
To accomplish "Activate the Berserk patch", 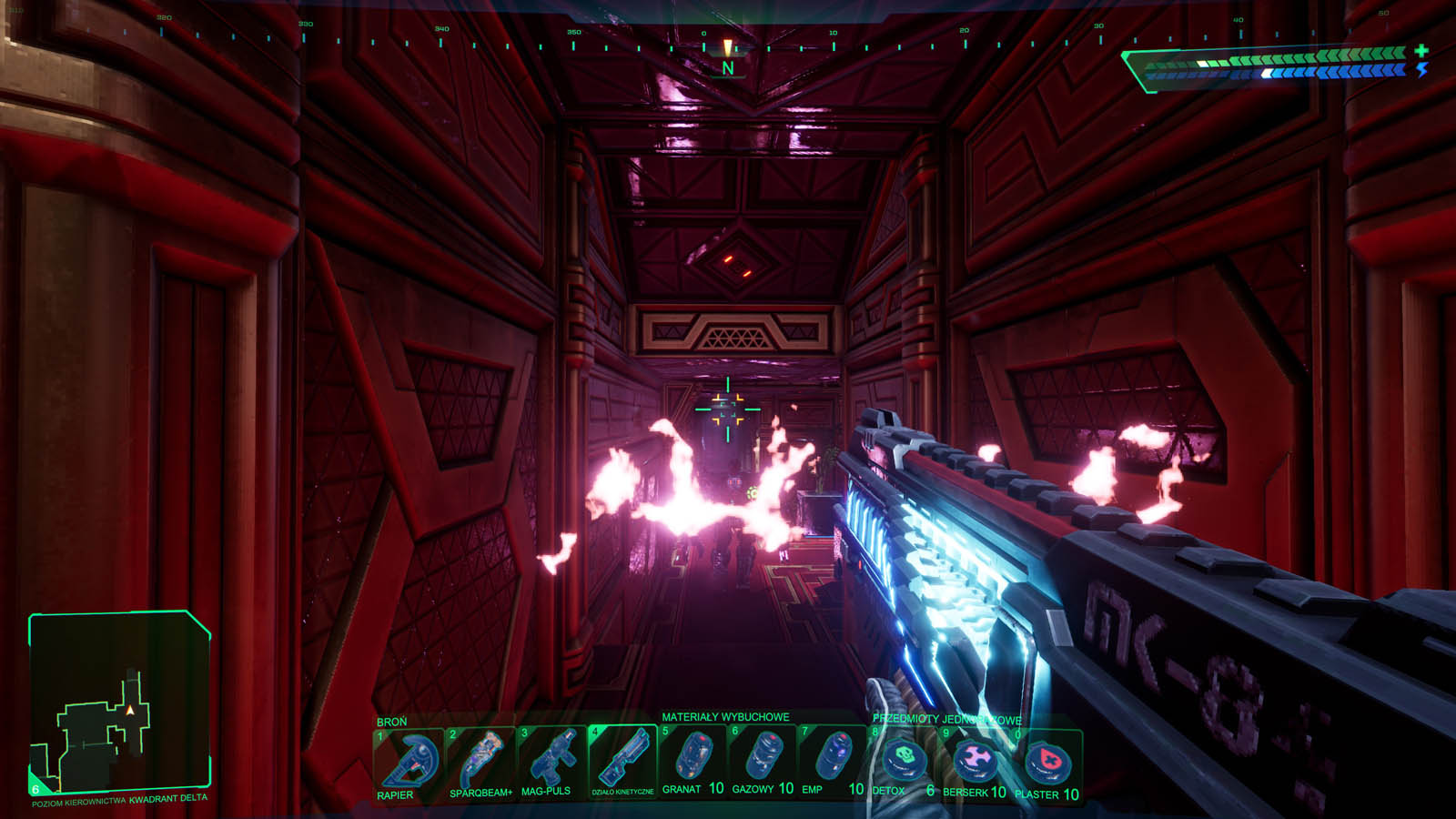I will [x=975, y=761].
